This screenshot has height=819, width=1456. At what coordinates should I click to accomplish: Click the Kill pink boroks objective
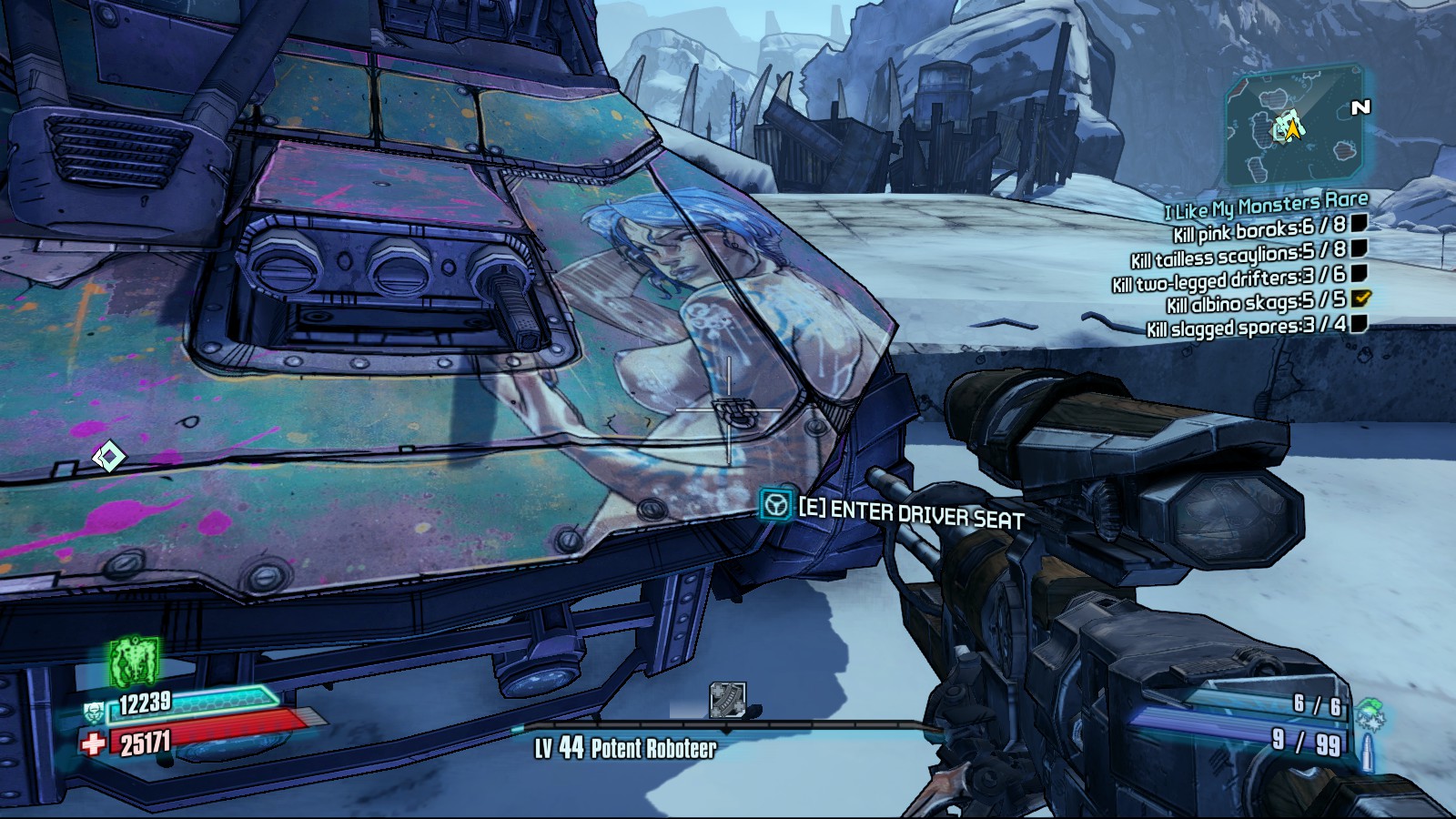(1259, 229)
